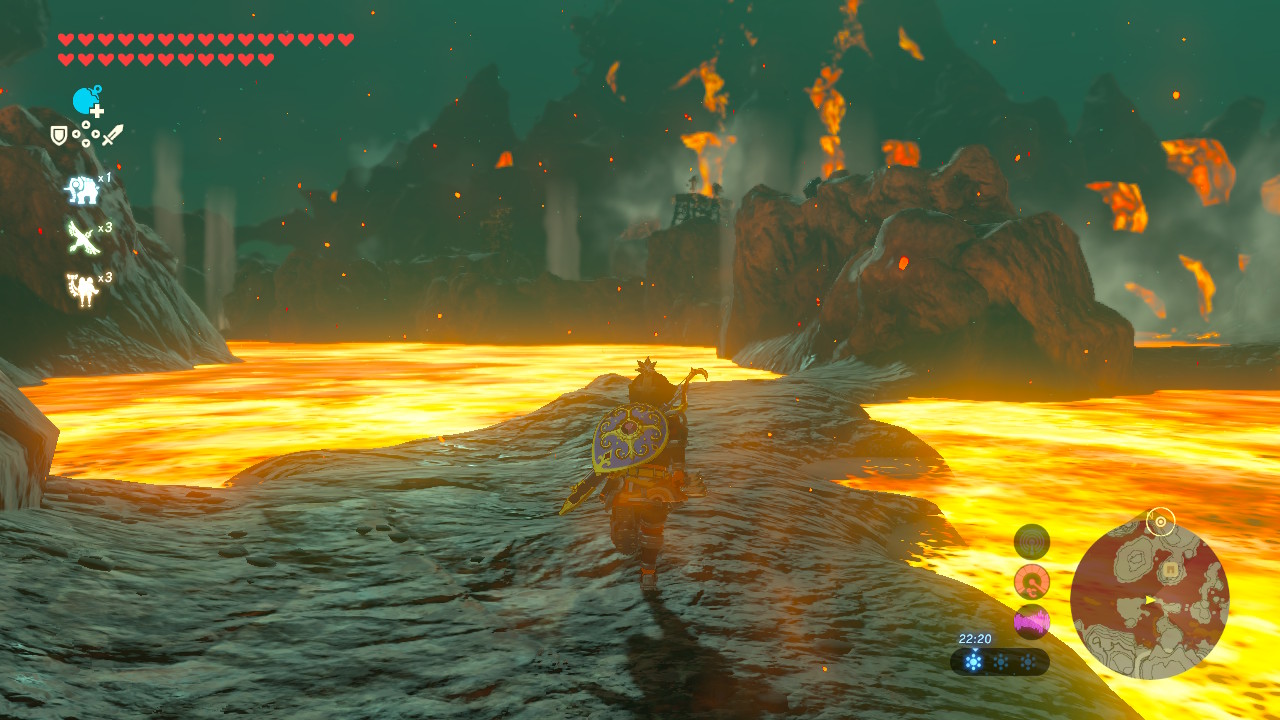This screenshot has width=1280, height=720.
Task: Click the shield quick-select icon
Action: point(59,135)
